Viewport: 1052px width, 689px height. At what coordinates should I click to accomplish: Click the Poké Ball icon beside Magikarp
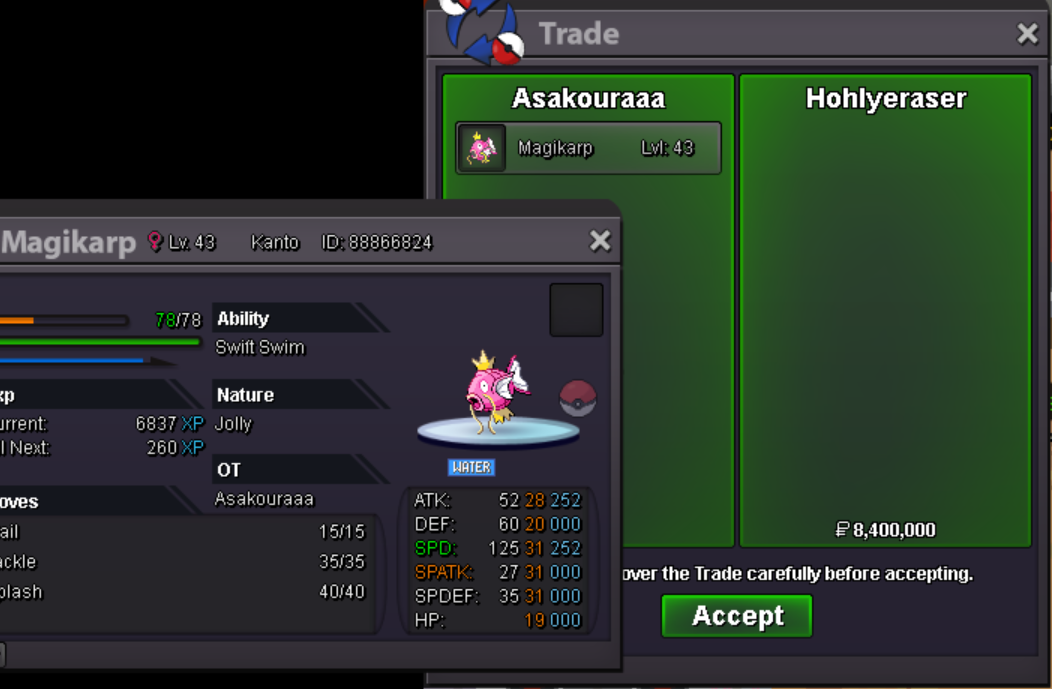[577, 398]
